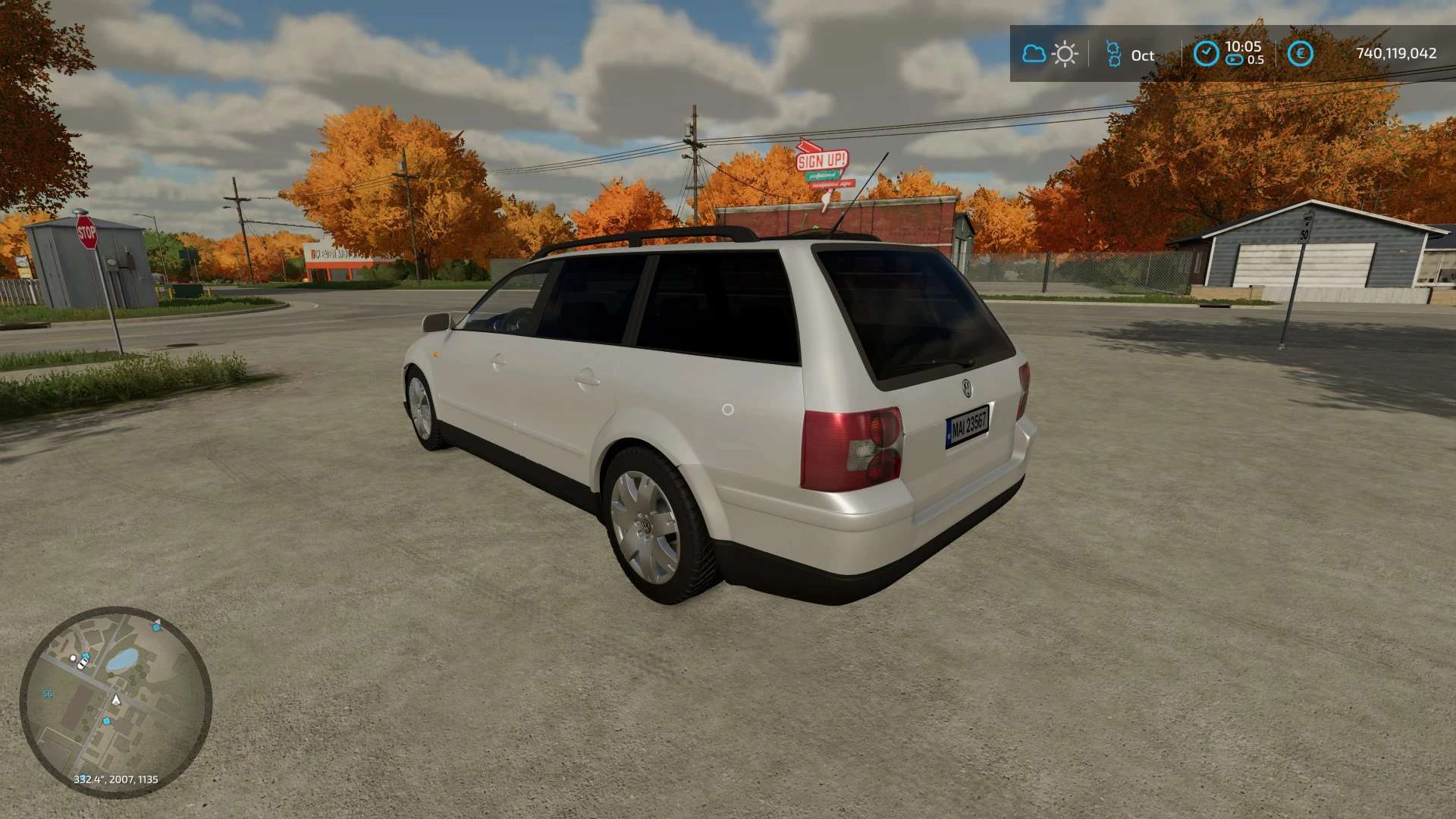This screenshot has width=1456, height=819.
Task: Click the Euro coin currency icon
Action: coord(1300,53)
